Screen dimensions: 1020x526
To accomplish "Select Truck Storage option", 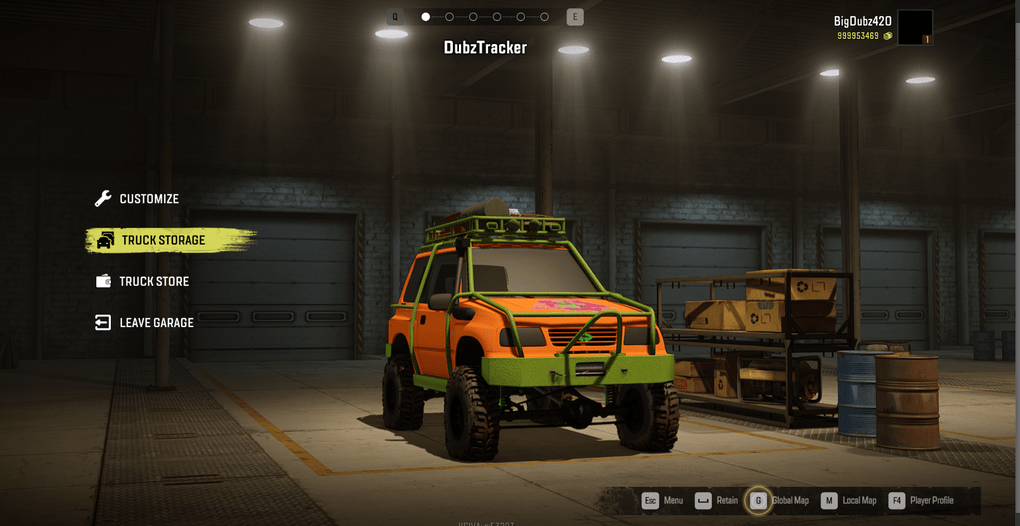I will click(162, 240).
